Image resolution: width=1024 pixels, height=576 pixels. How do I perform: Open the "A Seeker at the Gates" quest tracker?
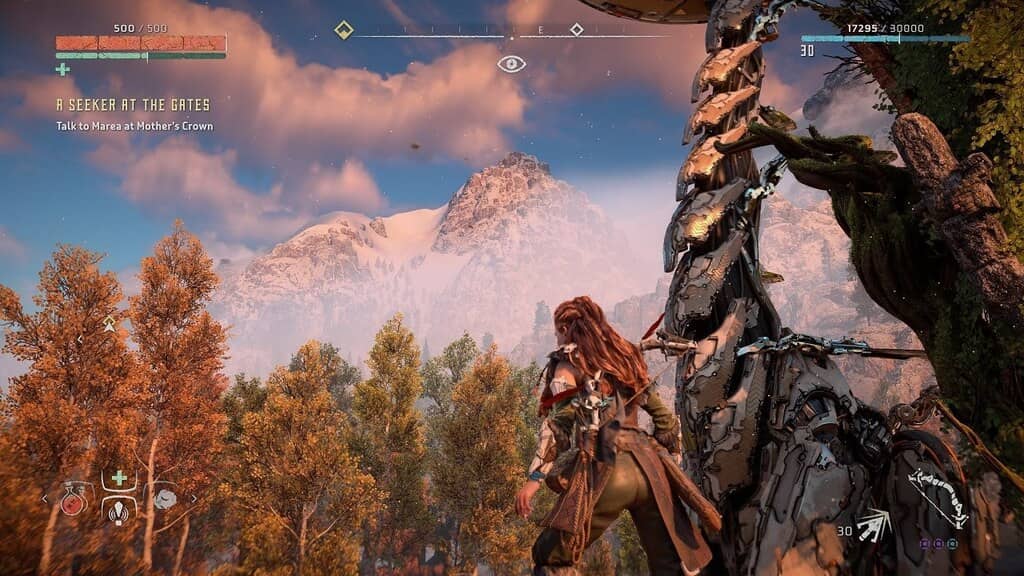(132, 105)
